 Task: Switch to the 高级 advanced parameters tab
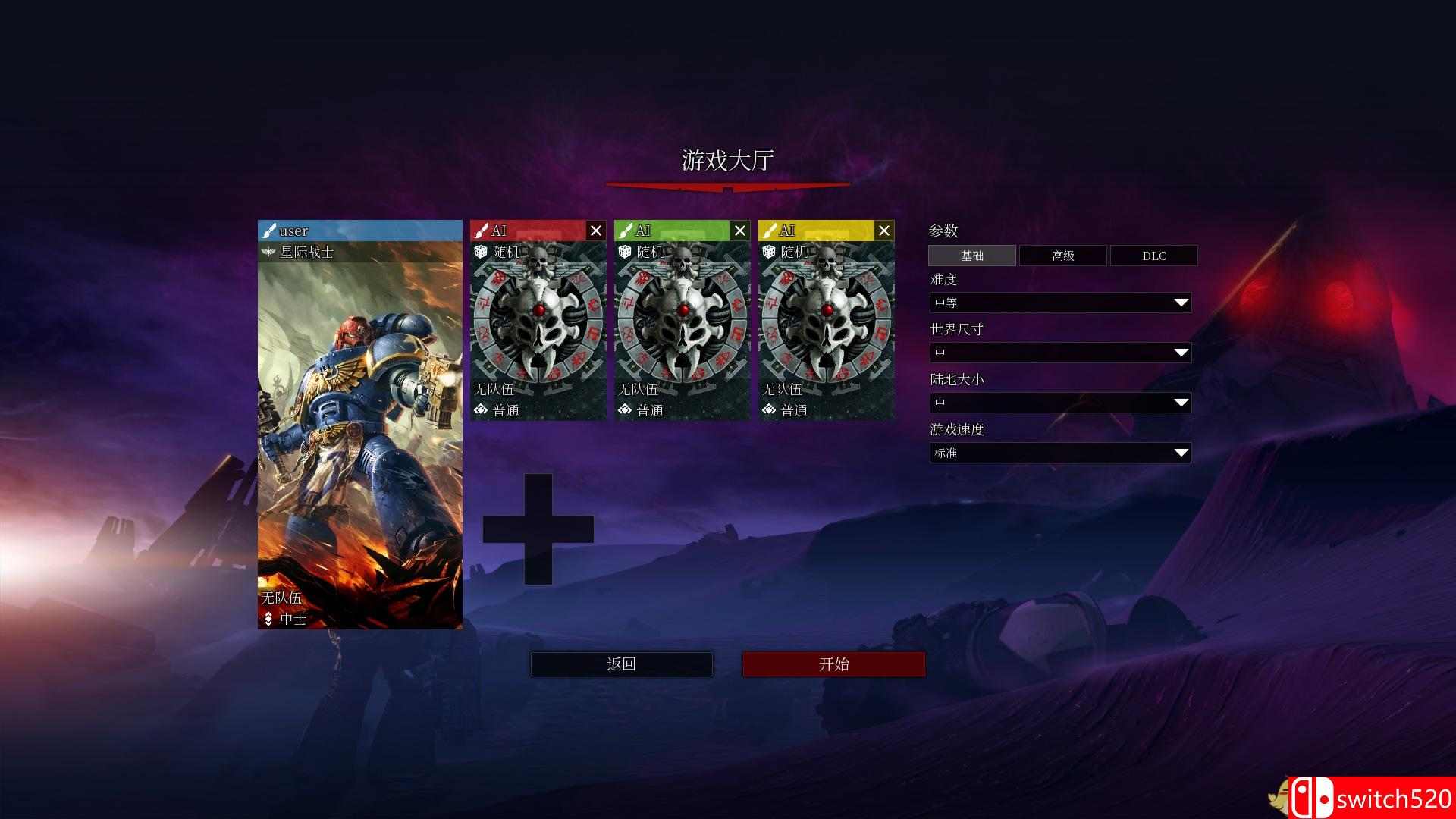pos(1063,256)
